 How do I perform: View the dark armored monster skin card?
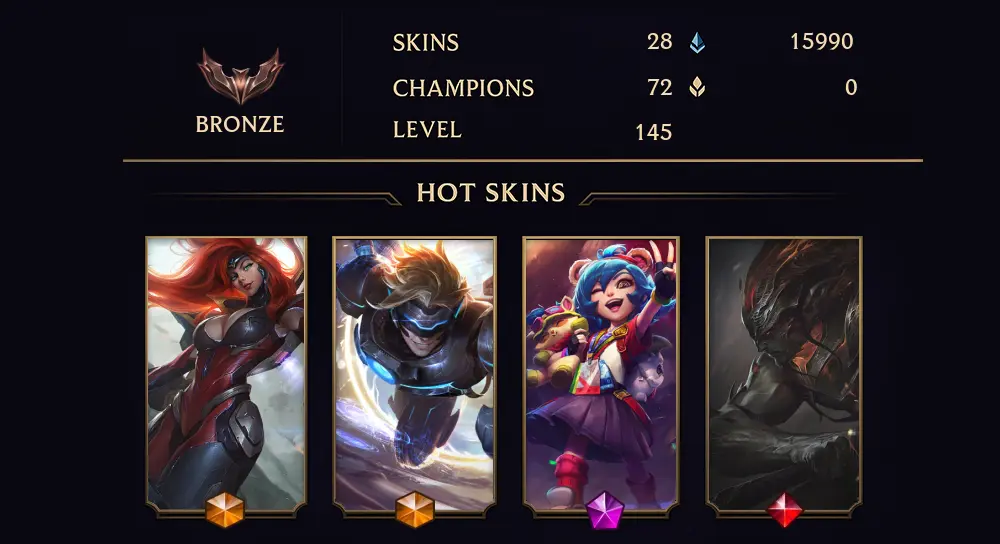tap(784, 372)
